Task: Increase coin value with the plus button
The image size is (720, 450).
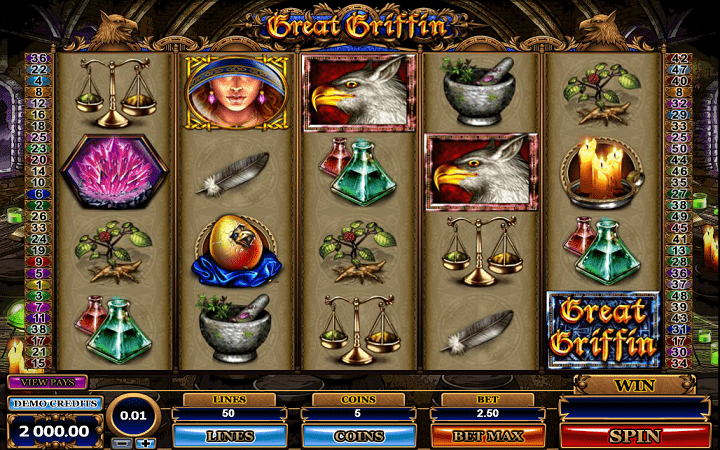Action: [x=147, y=443]
